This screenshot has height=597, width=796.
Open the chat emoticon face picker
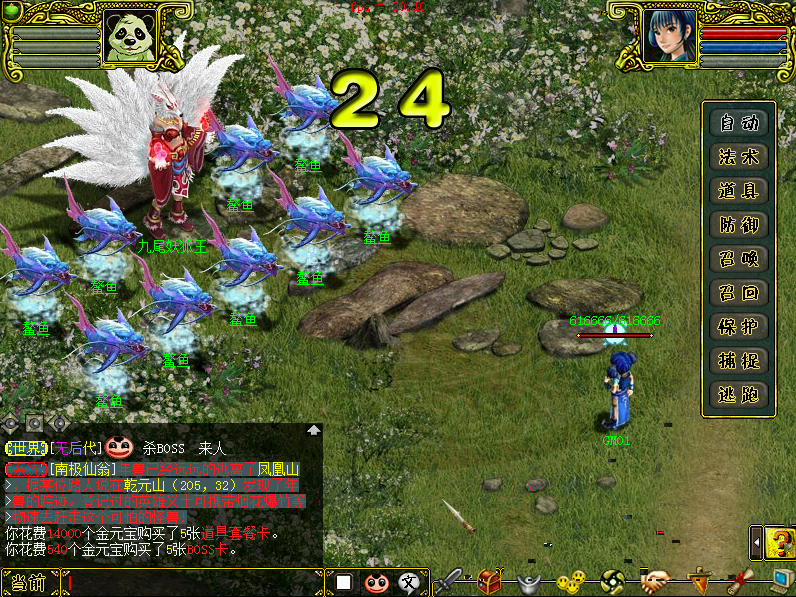(x=376, y=582)
